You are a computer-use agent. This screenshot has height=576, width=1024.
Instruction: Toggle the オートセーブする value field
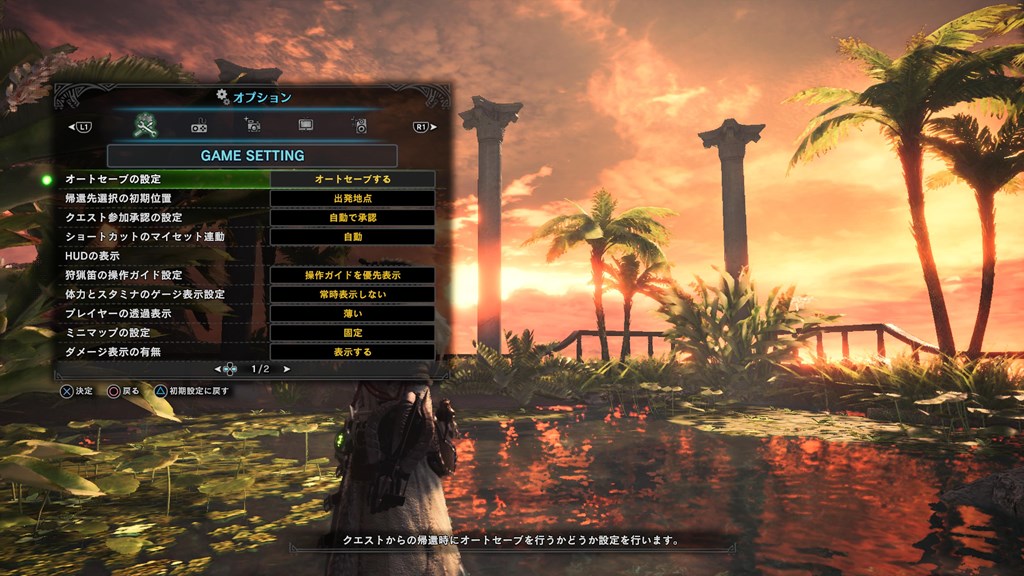coord(353,179)
